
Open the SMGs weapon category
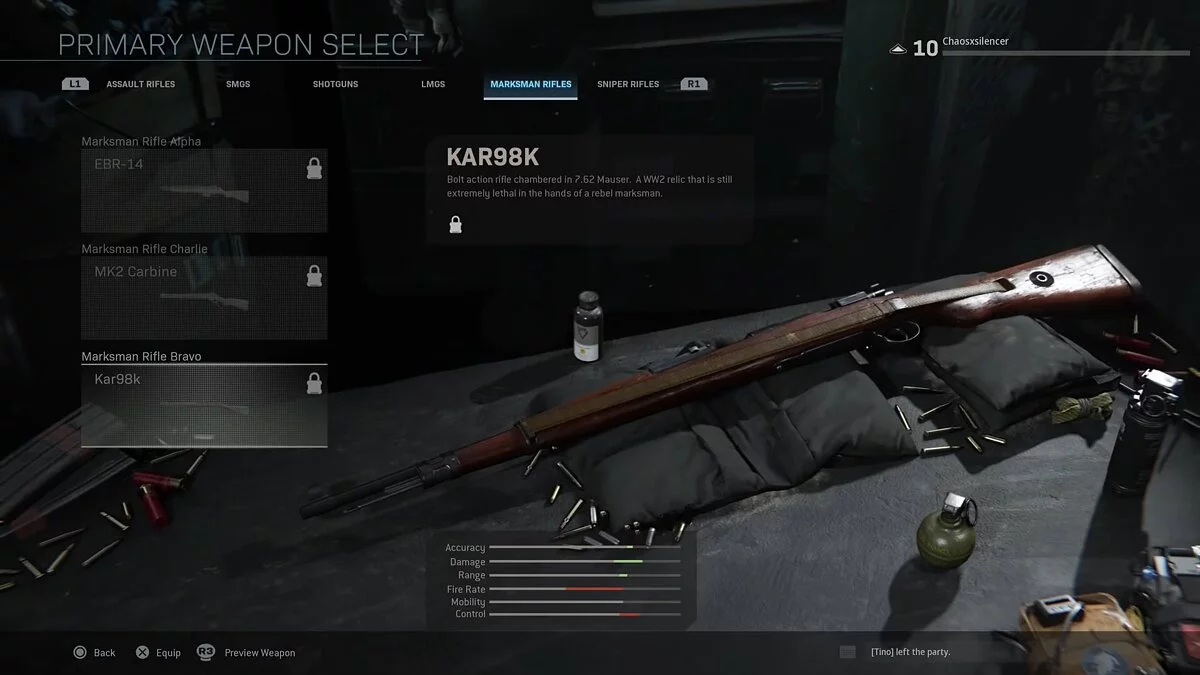pos(238,85)
